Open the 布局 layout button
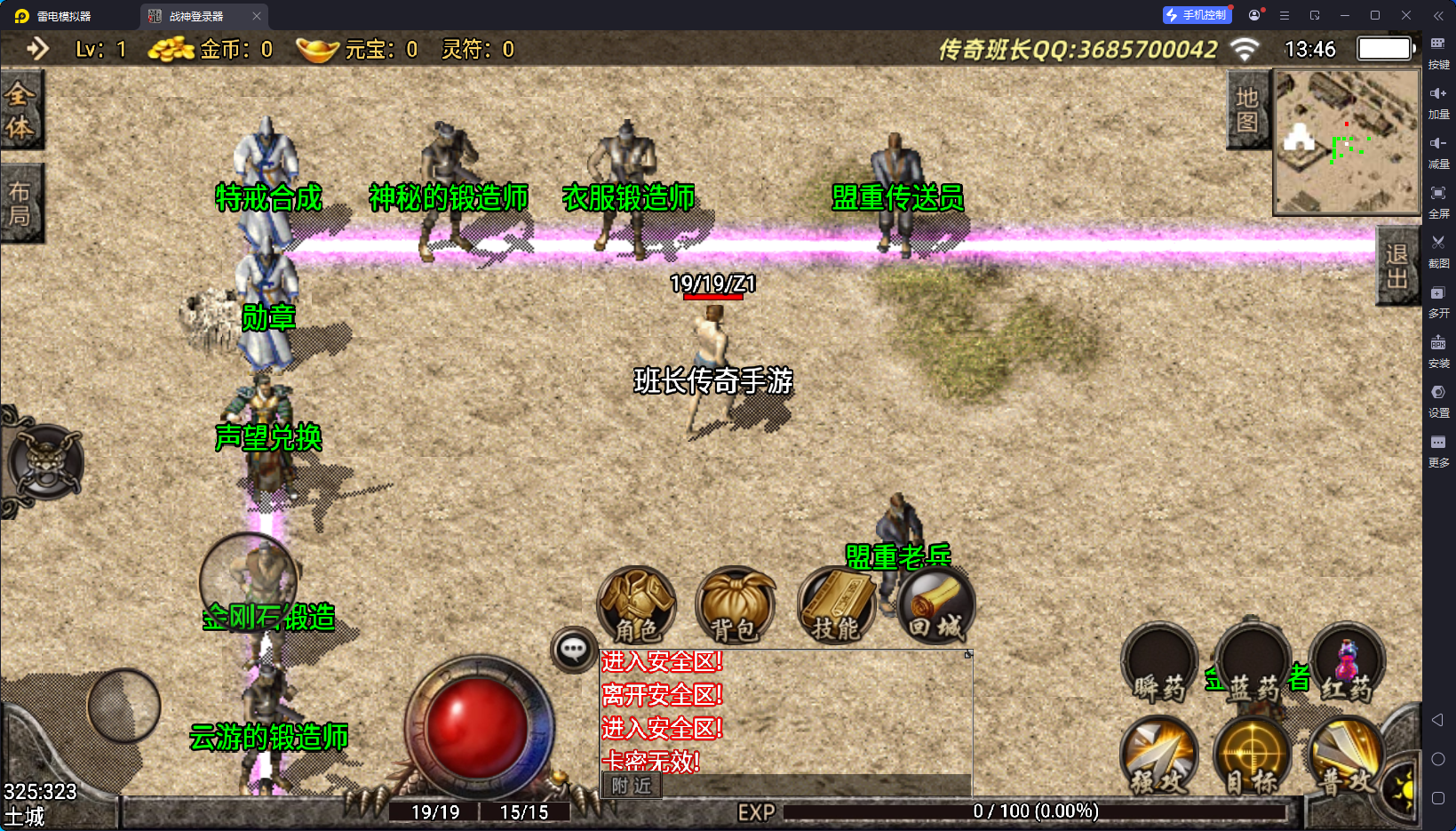The width and height of the screenshot is (1456, 831). [x=20, y=204]
